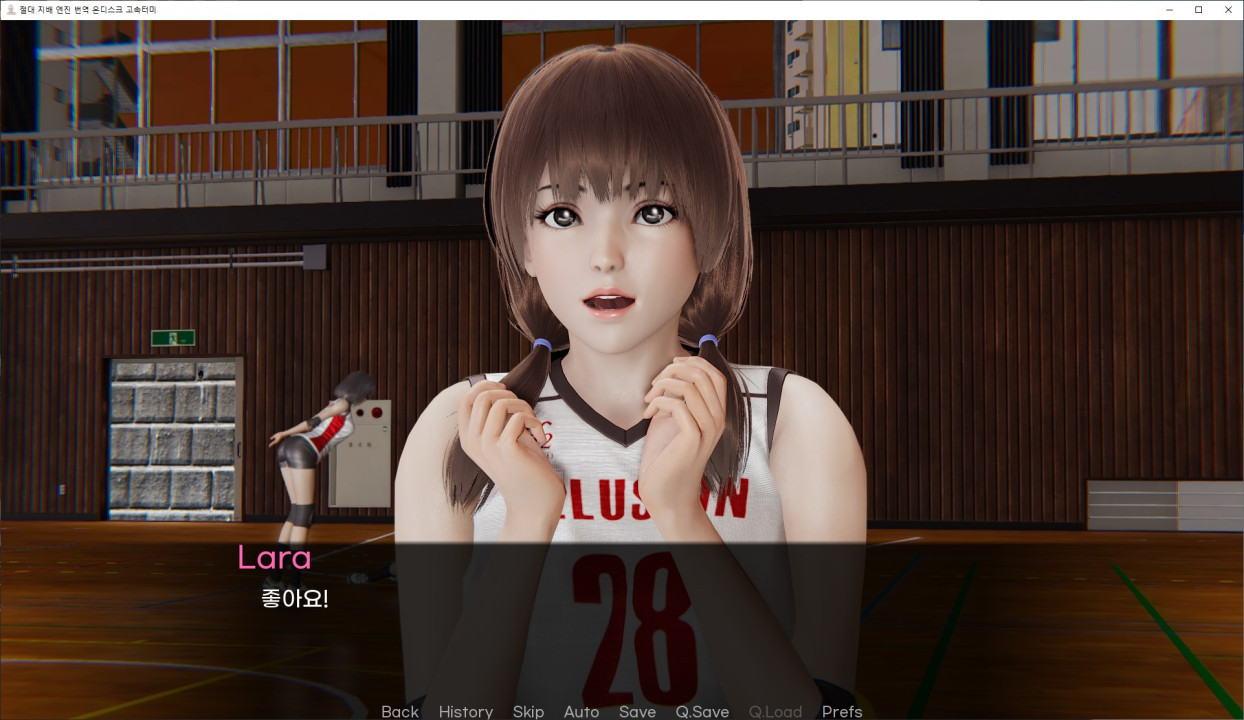The width and height of the screenshot is (1244, 720).
Task: Activate Skip to fast-forward dialogue
Action: (x=528, y=711)
